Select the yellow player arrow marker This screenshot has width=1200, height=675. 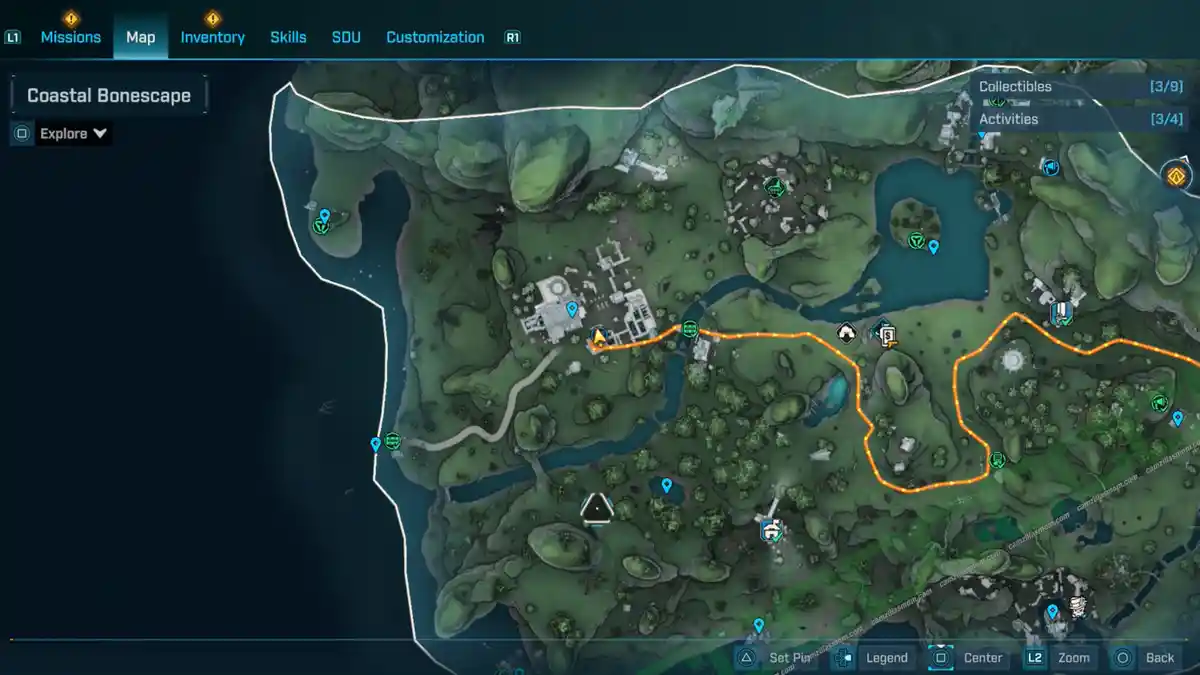599,337
